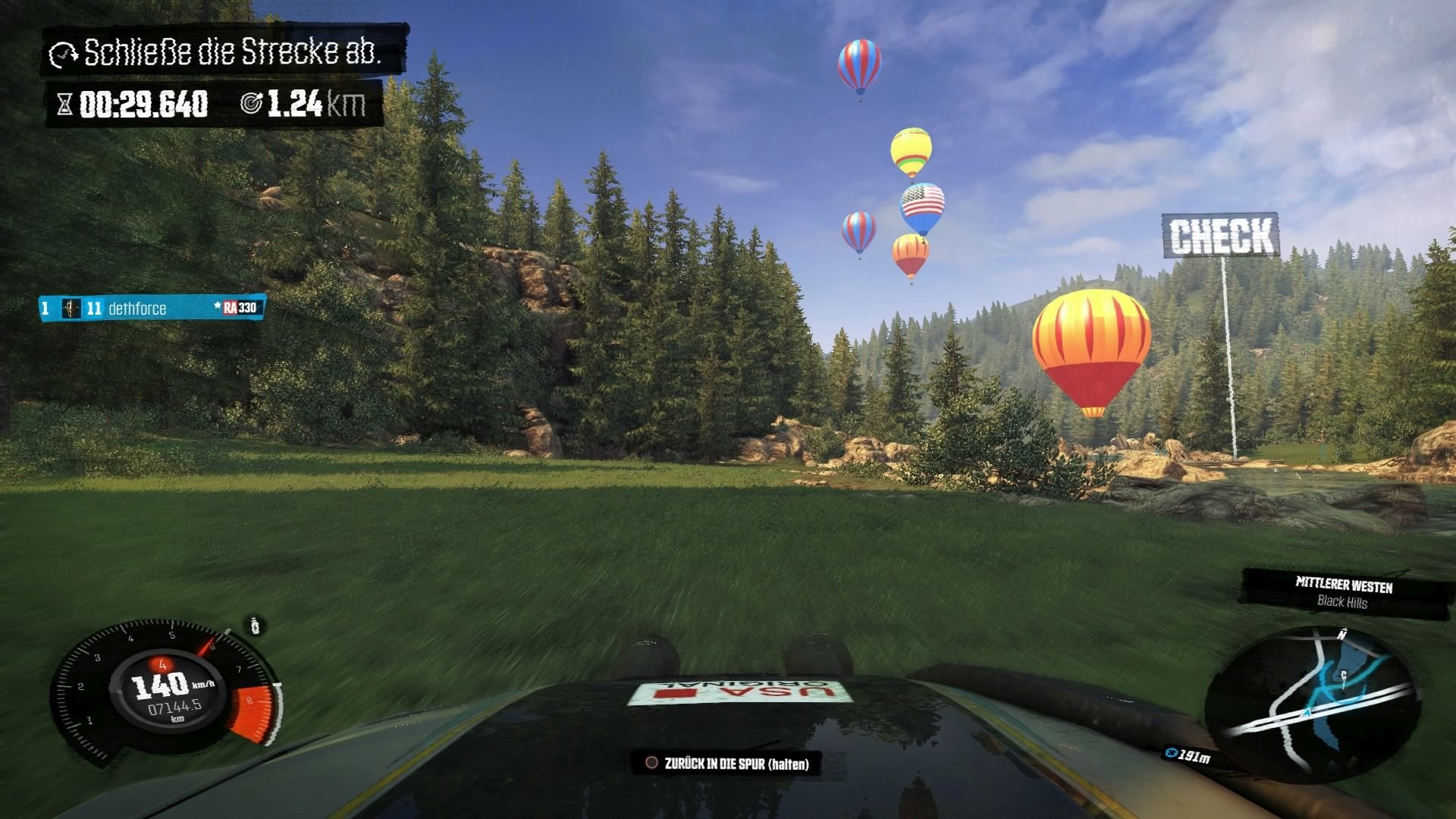Click the Mittlerer Westen Black Hills location label

1344,593
